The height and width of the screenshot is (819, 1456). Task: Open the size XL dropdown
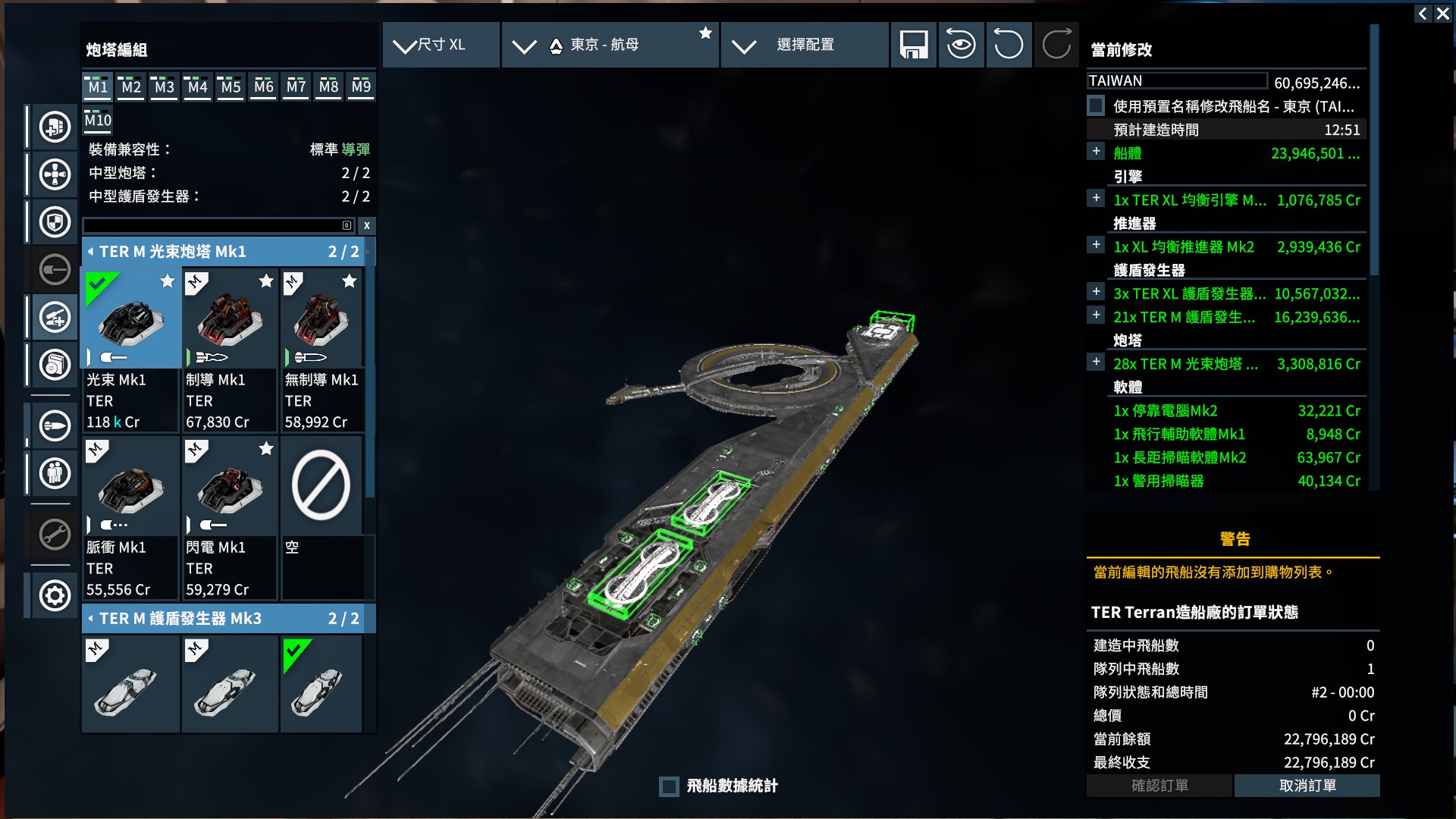coord(441,45)
